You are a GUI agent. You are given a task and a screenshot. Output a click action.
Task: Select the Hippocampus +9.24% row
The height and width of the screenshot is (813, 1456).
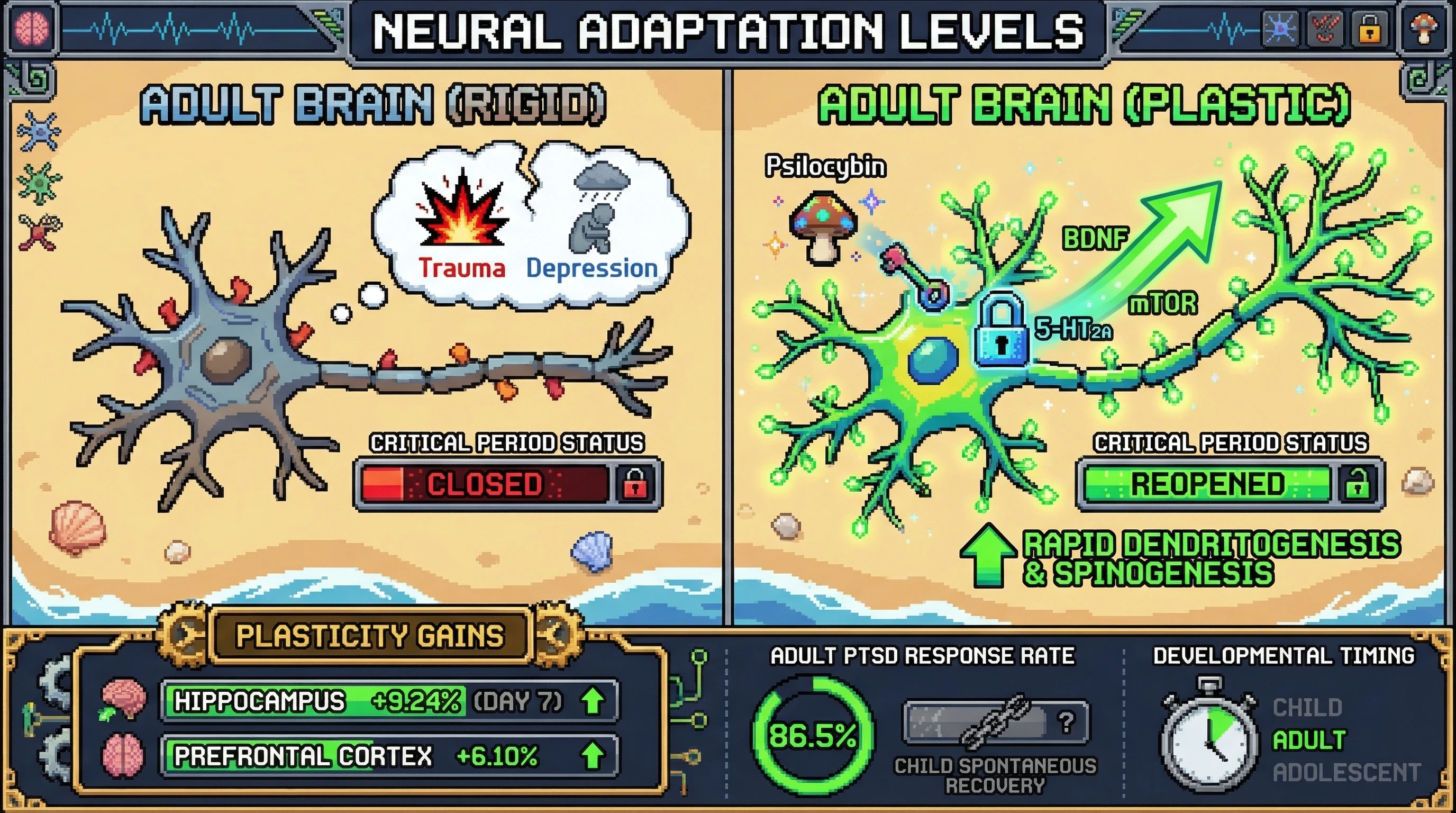389,701
